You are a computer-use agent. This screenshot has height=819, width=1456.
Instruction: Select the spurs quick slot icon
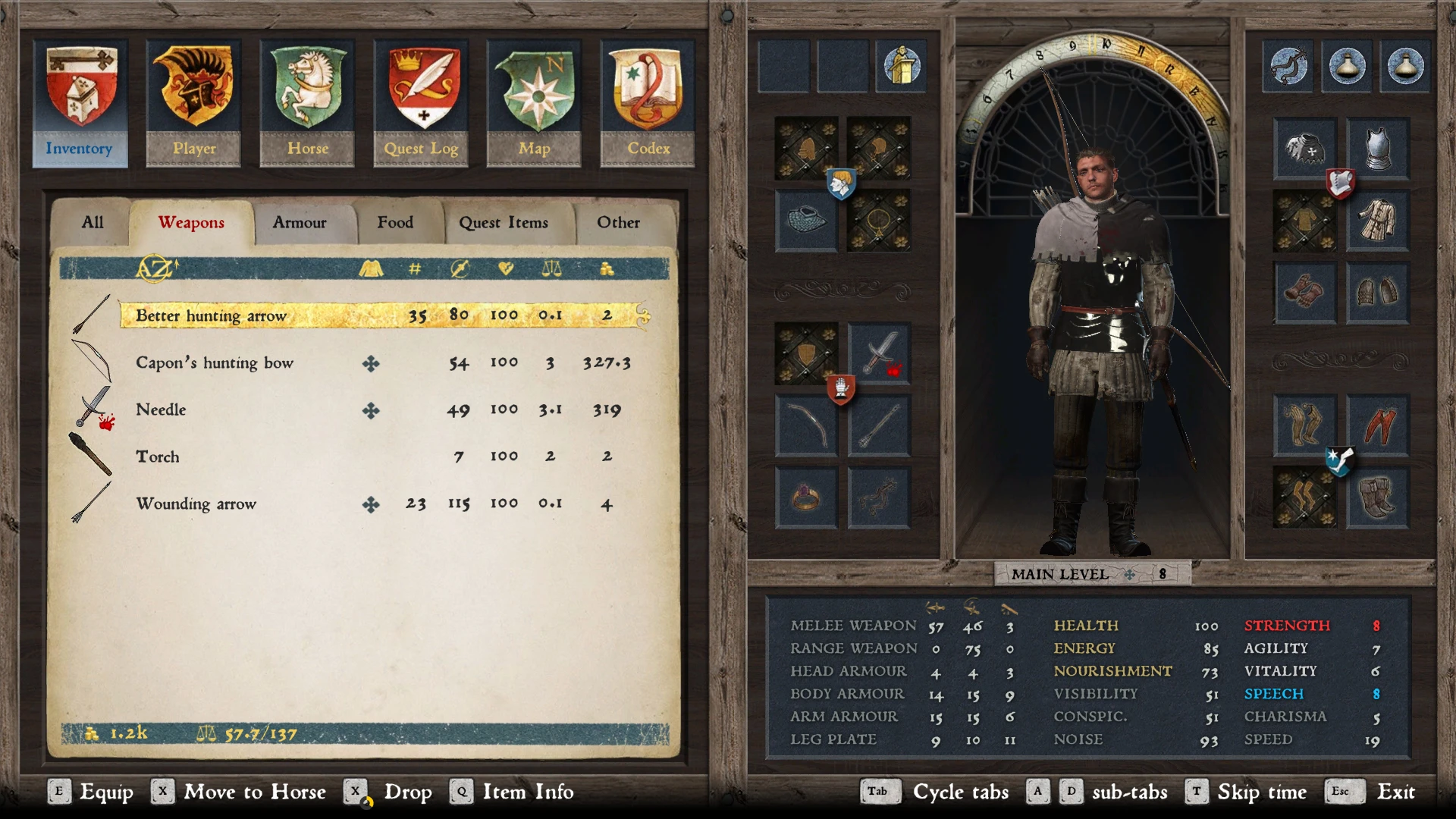coord(1287,67)
